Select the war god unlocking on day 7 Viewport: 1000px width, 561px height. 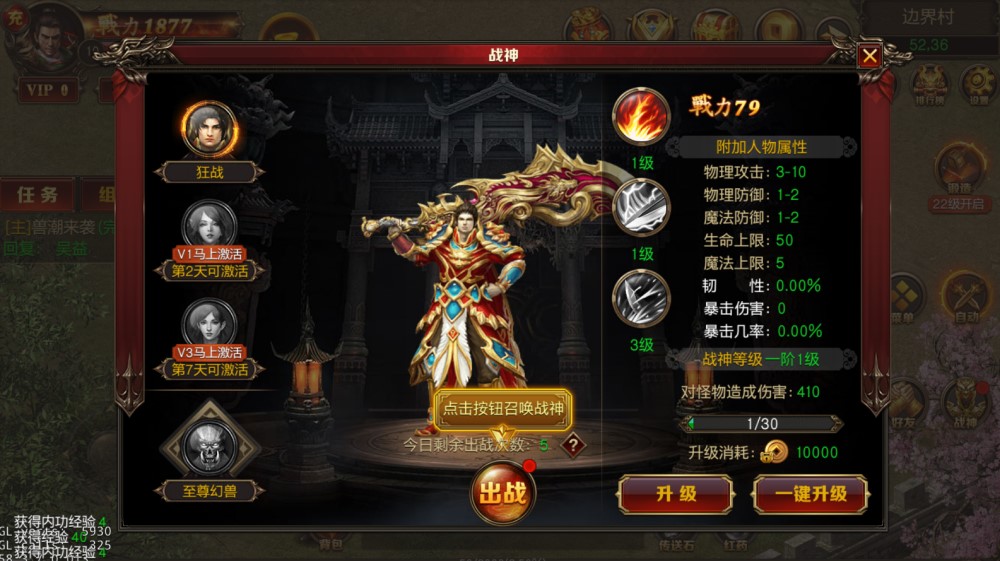[210, 325]
